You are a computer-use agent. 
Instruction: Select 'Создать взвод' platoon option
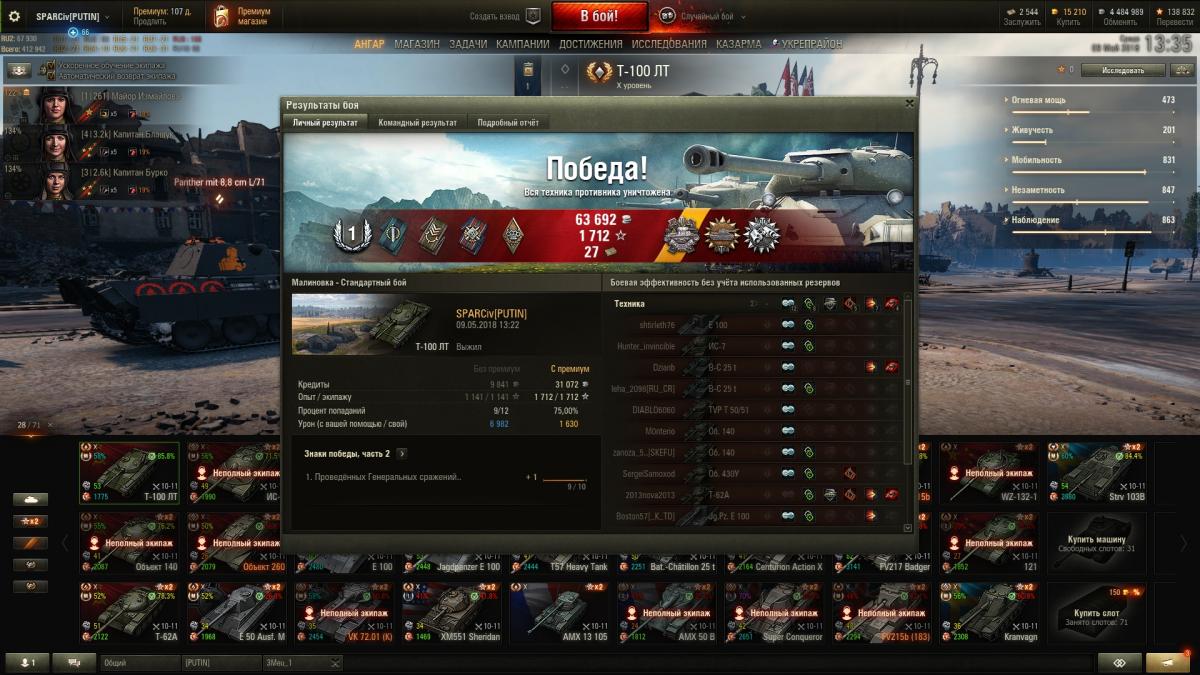[x=505, y=16]
